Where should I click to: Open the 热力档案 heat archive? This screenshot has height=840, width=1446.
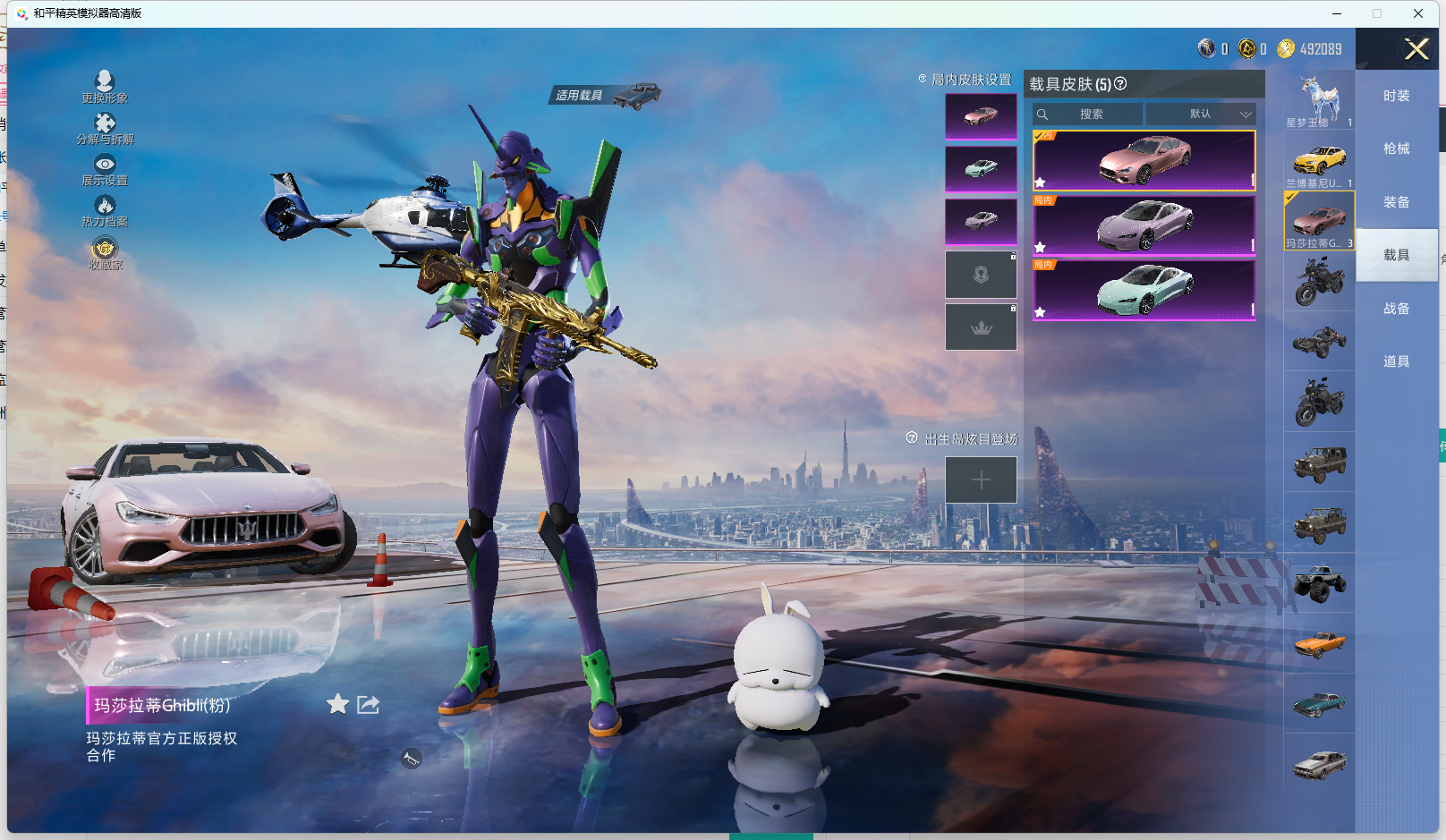click(x=105, y=211)
